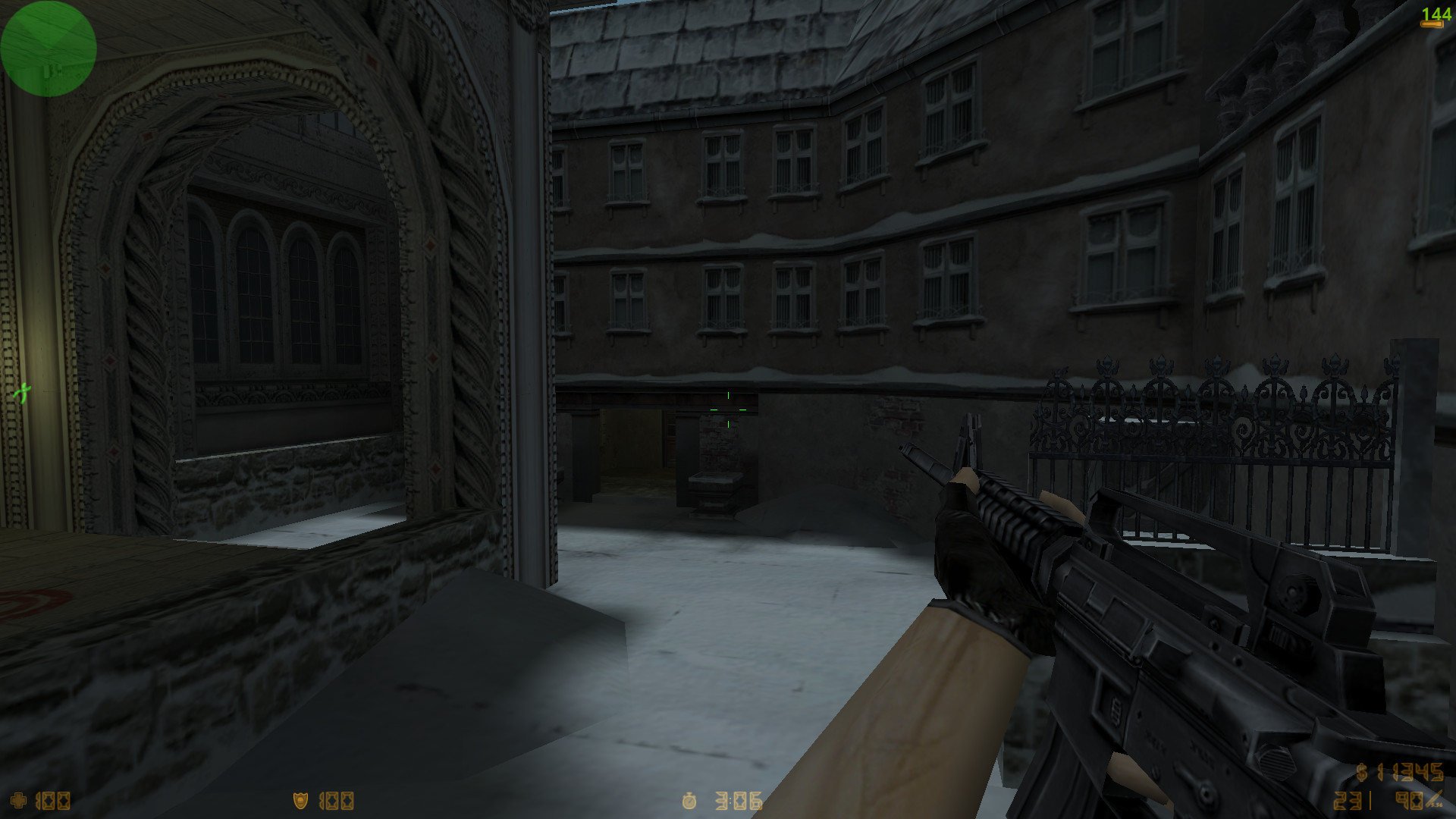Click the dollar sign of the money display
This screenshot has width=1456, height=819.
click(x=1362, y=773)
